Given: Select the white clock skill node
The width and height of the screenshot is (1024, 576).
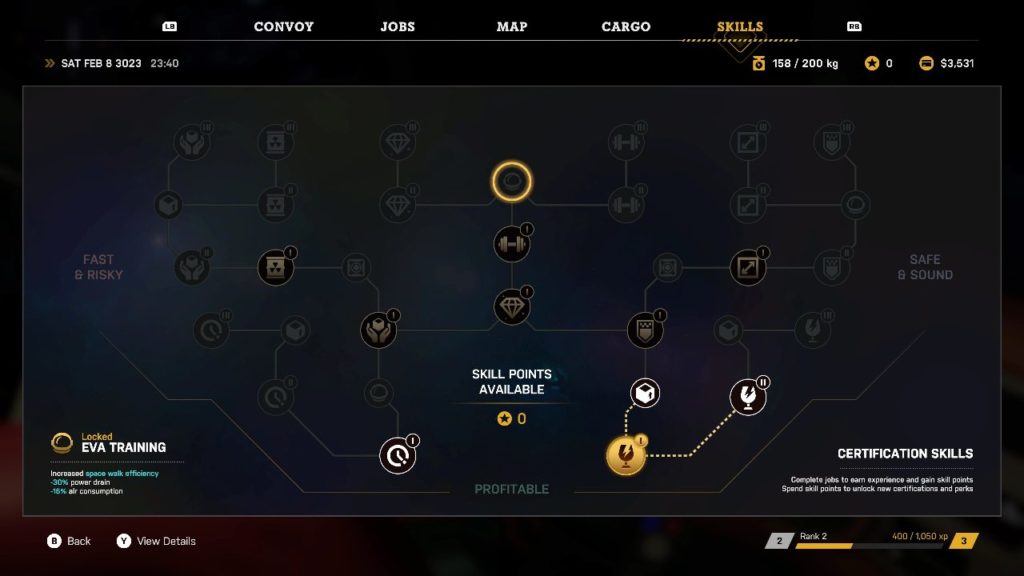Looking at the screenshot, I should click(x=398, y=456).
